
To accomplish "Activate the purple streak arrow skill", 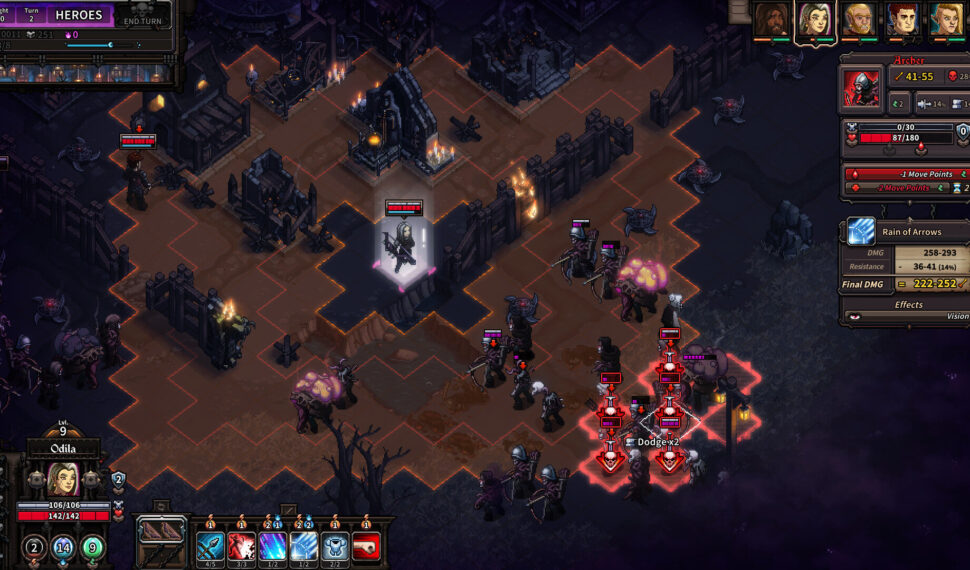I will click(273, 547).
